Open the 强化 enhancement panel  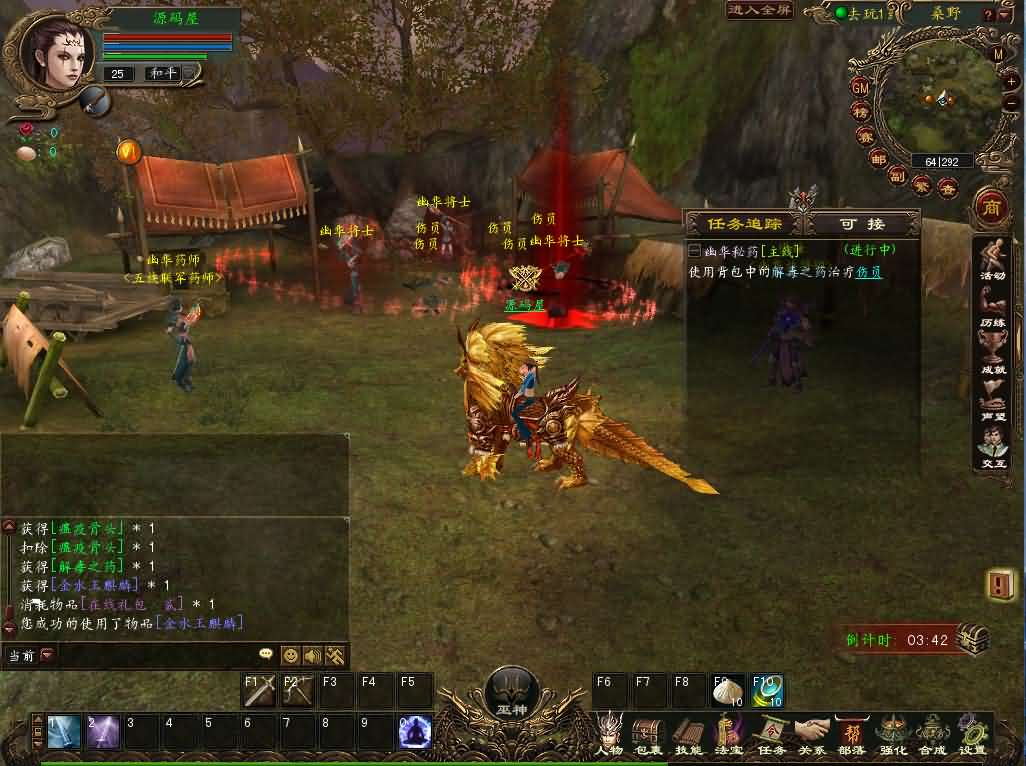[892, 733]
